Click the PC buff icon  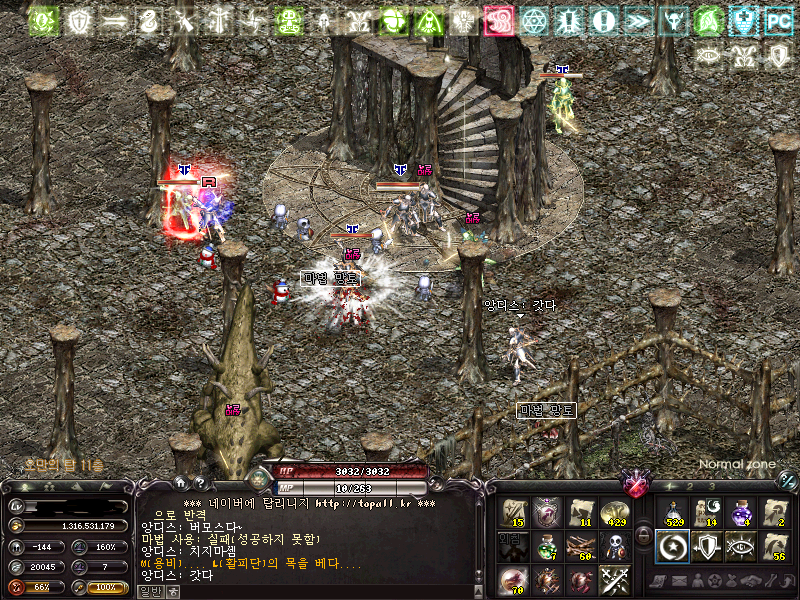(x=777, y=20)
